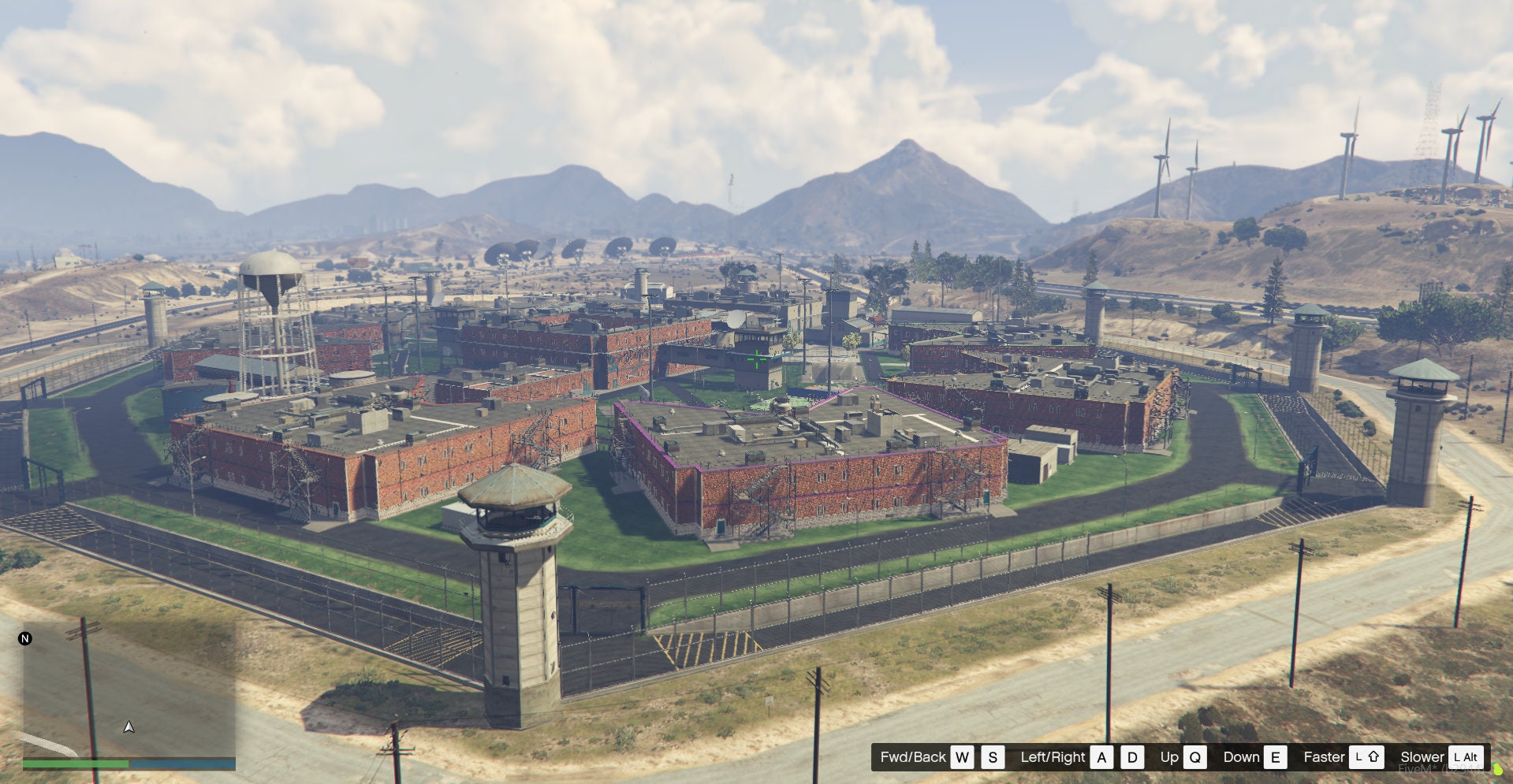Click the A key icon beside Left/Right
Screen dimensions: 1513x784
tap(1101, 756)
